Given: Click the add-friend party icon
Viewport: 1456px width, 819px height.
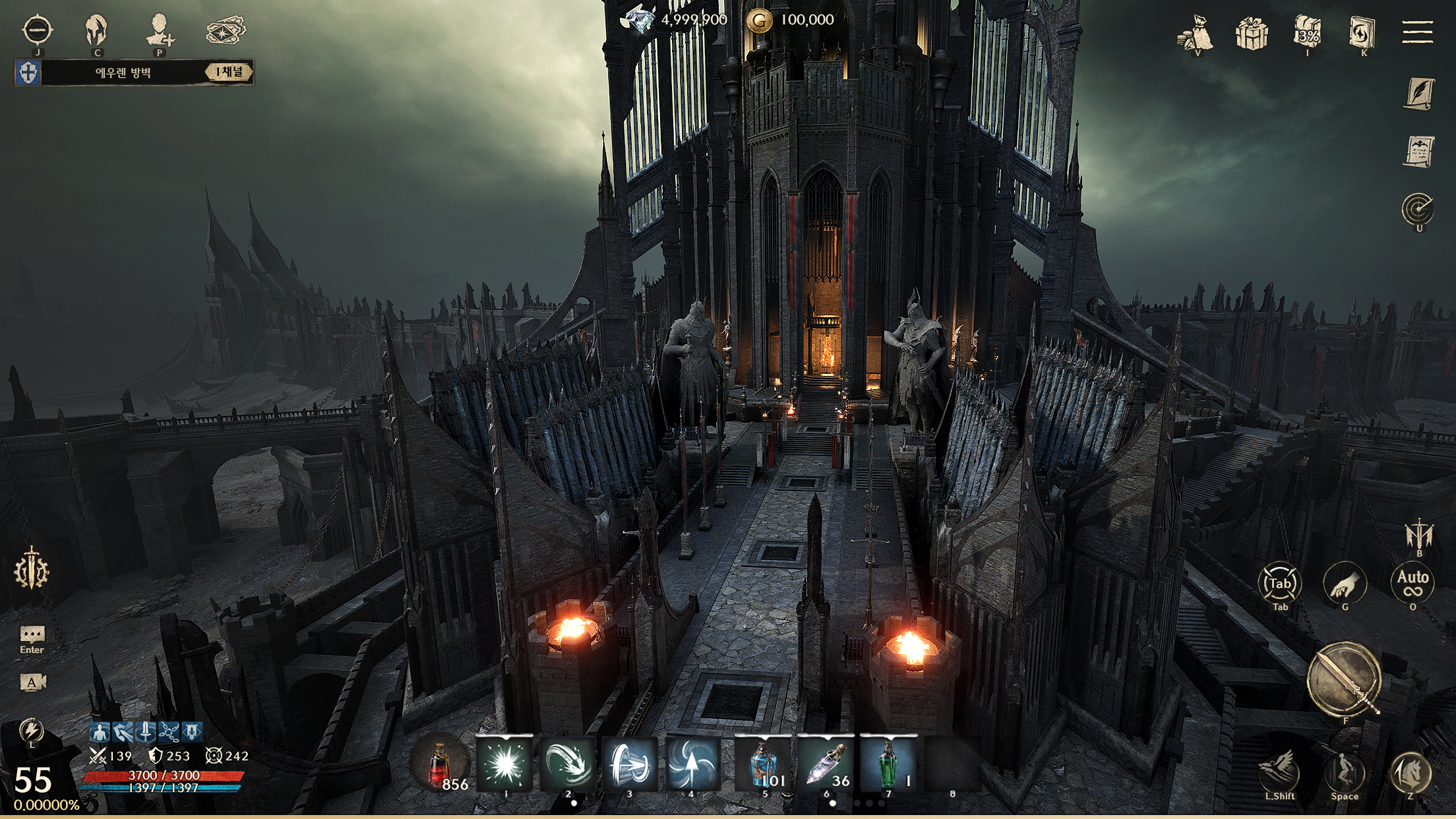Looking at the screenshot, I should [159, 30].
